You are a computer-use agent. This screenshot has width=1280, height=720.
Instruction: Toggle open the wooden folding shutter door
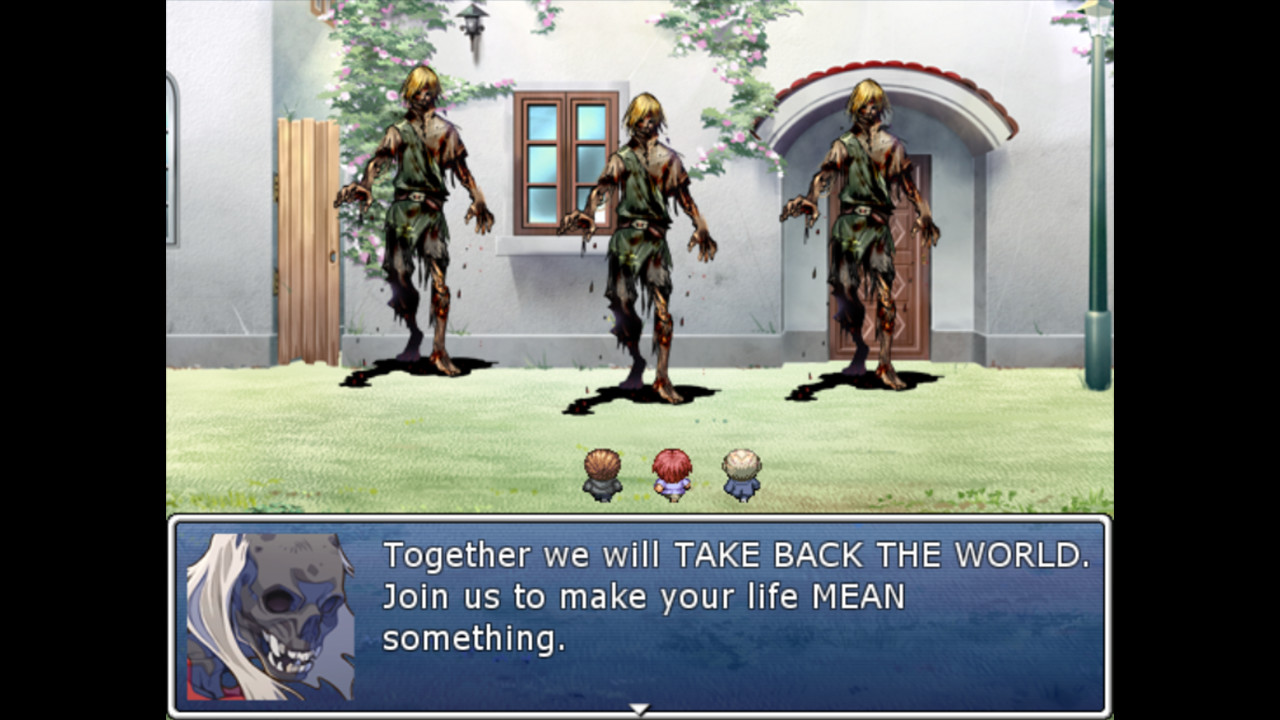pos(307,230)
